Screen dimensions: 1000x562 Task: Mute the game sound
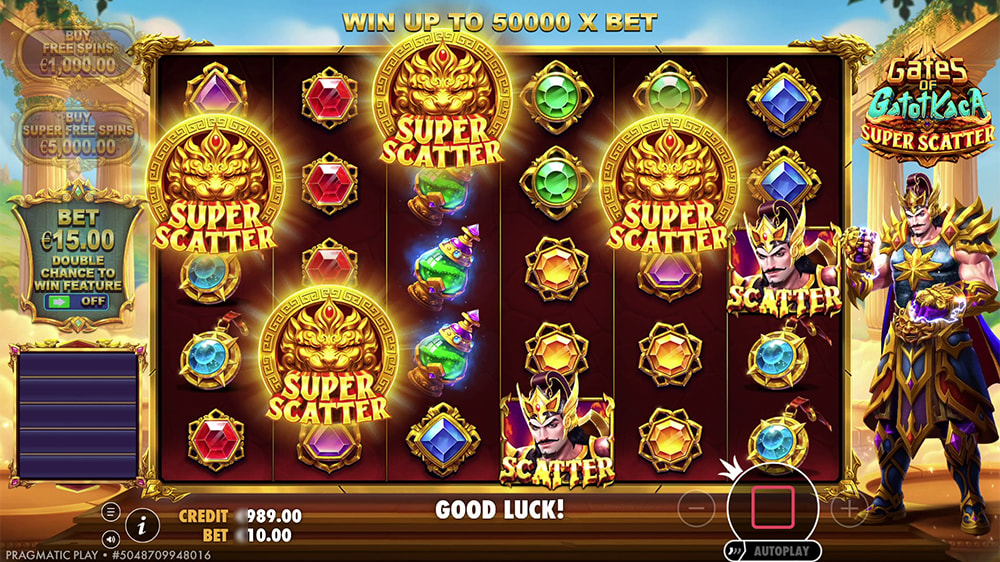point(111,536)
